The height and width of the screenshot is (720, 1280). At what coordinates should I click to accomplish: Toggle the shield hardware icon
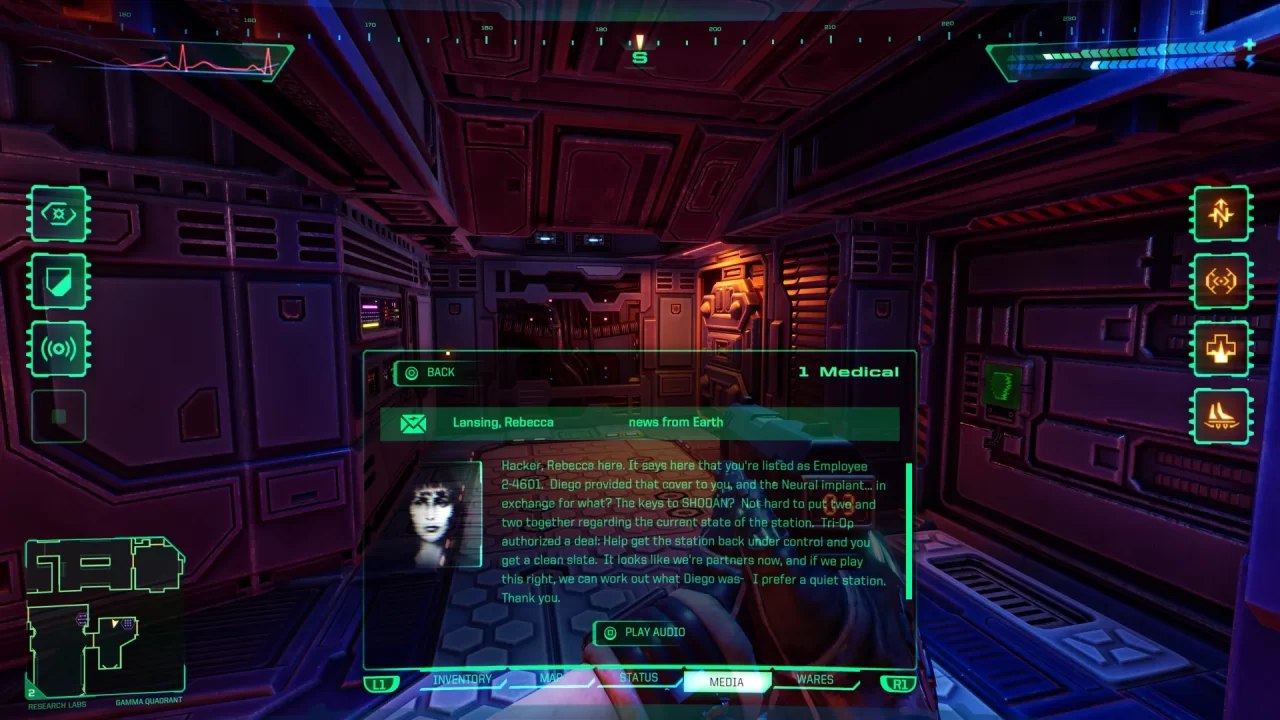point(58,281)
